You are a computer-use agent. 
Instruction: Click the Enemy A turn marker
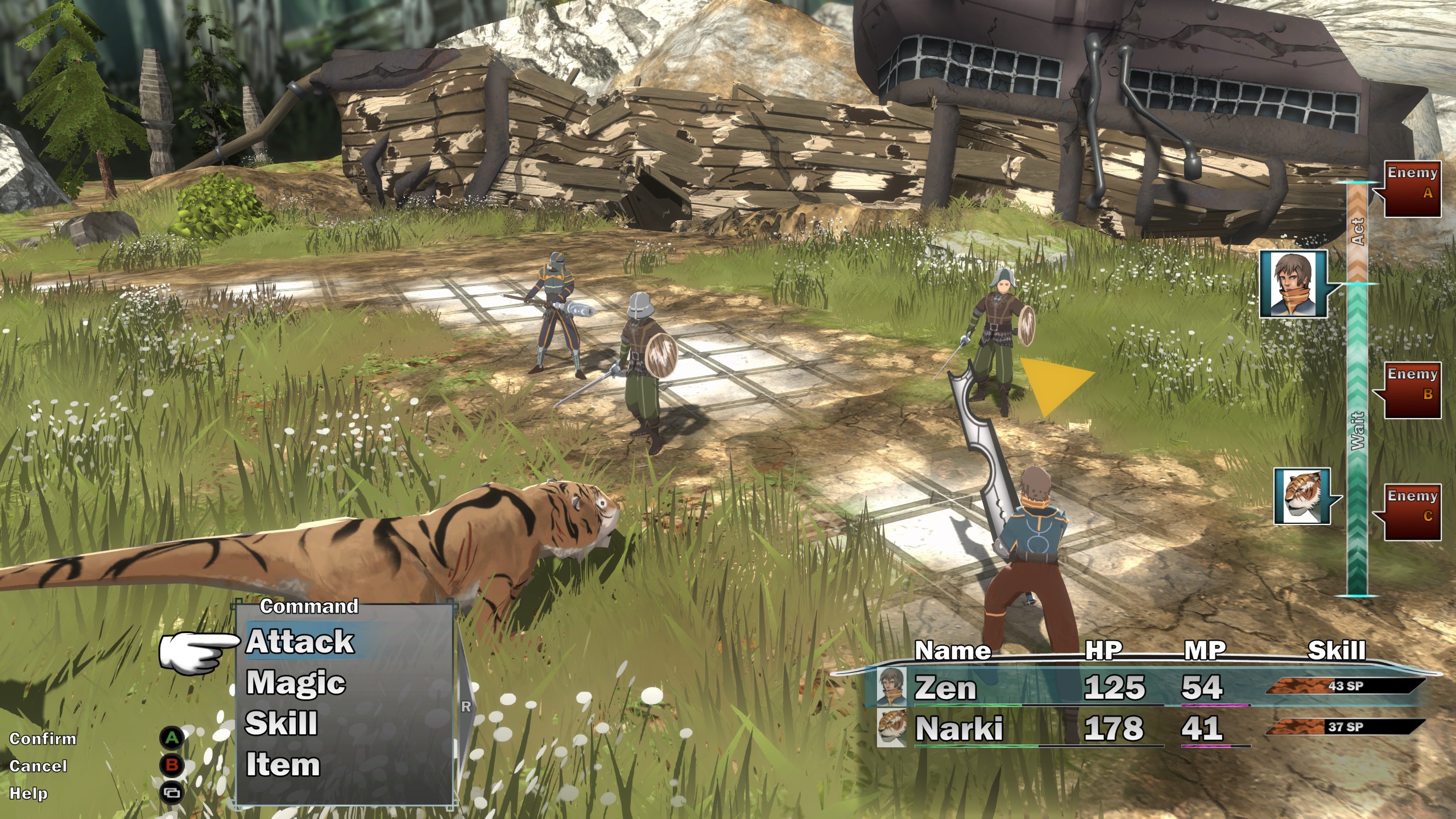click(1412, 189)
